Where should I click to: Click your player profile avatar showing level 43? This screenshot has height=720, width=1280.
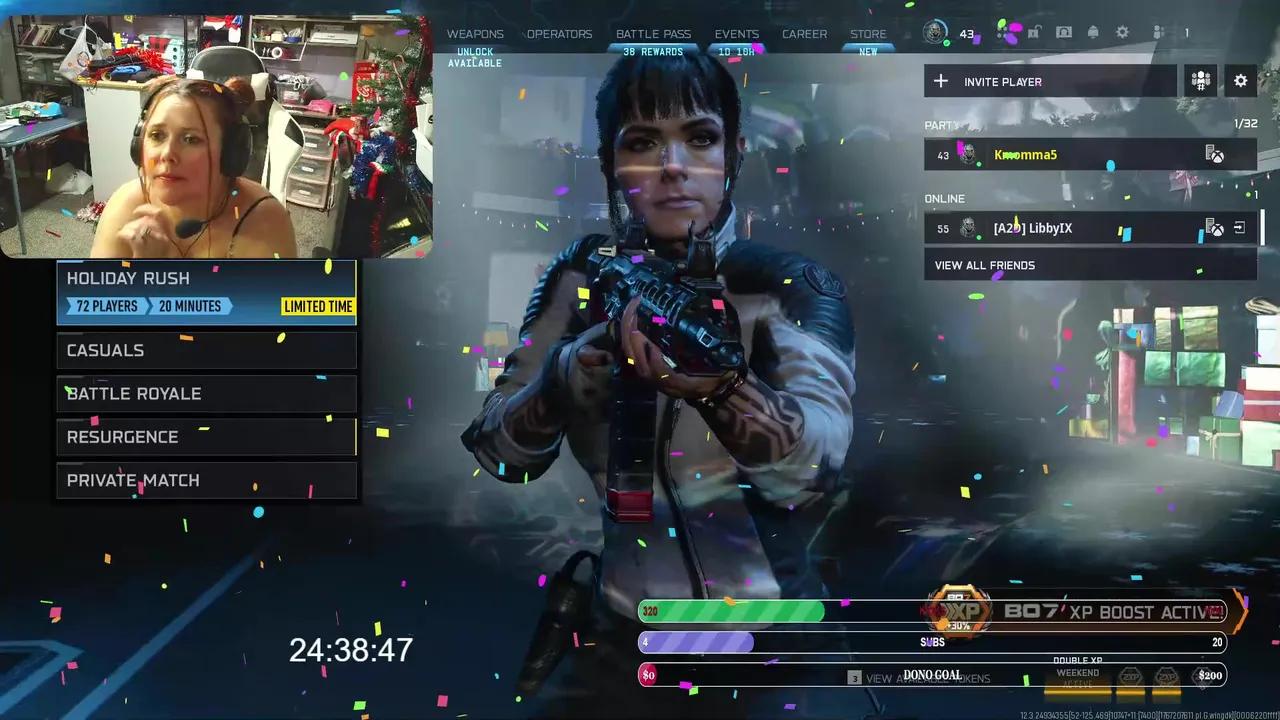(x=935, y=32)
